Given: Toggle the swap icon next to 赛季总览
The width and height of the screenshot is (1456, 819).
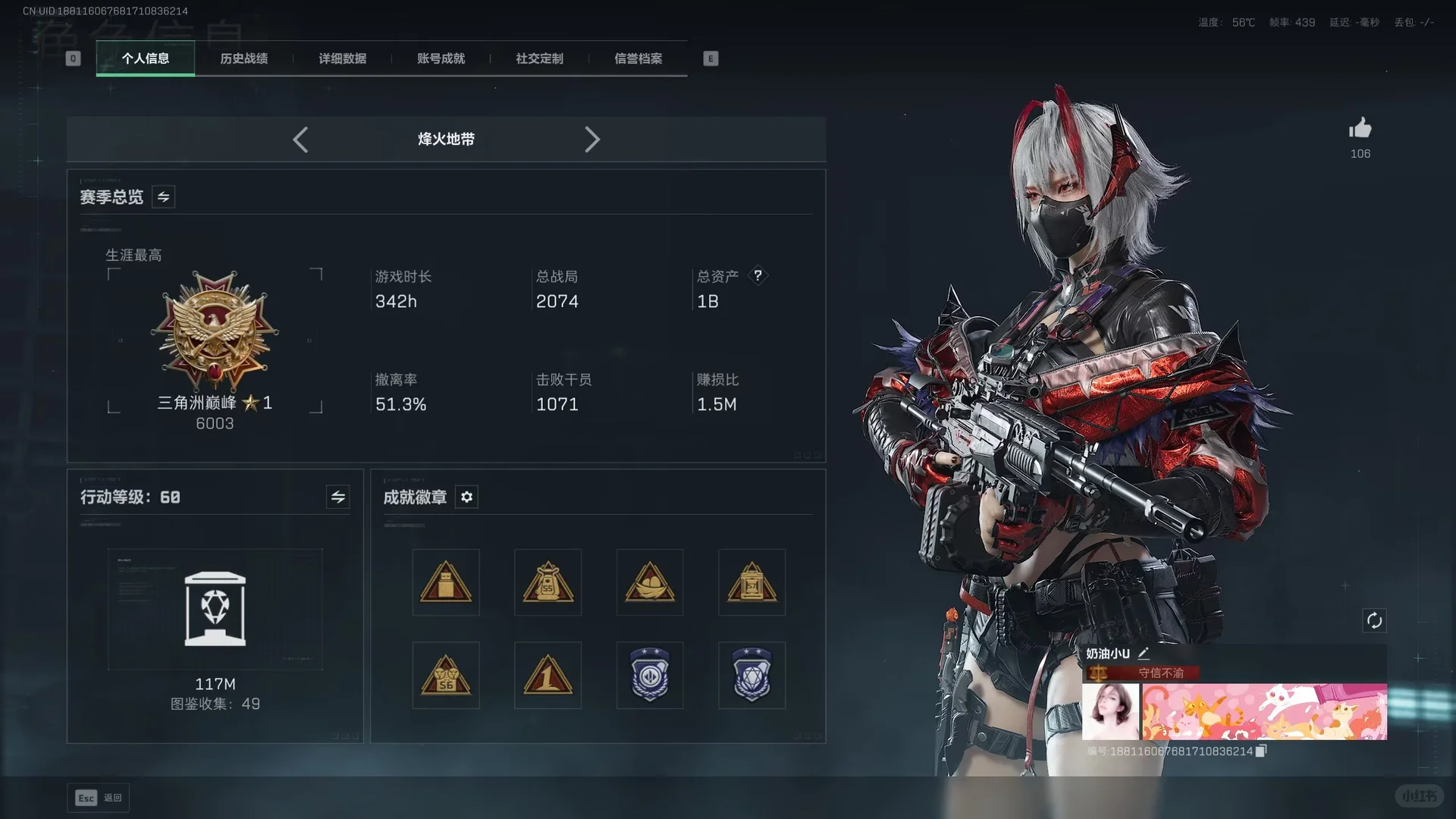Looking at the screenshot, I should pos(163,197).
